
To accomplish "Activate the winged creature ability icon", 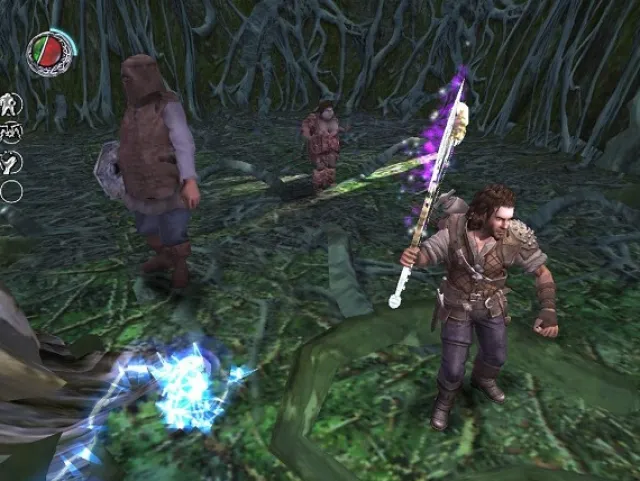I will pos(11,133).
